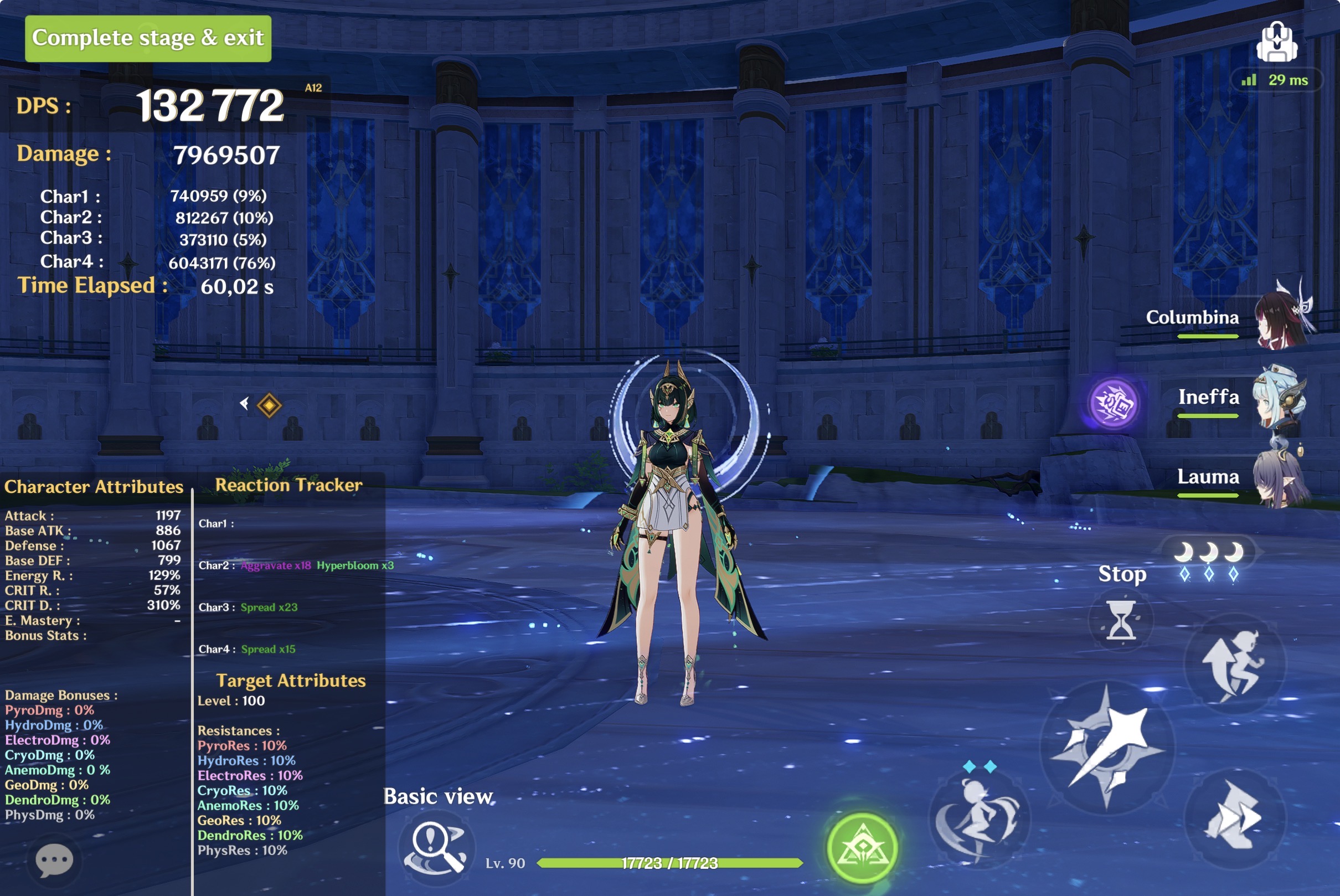
Task: Stop the timer with the hourglass button
Action: click(x=1121, y=621)
